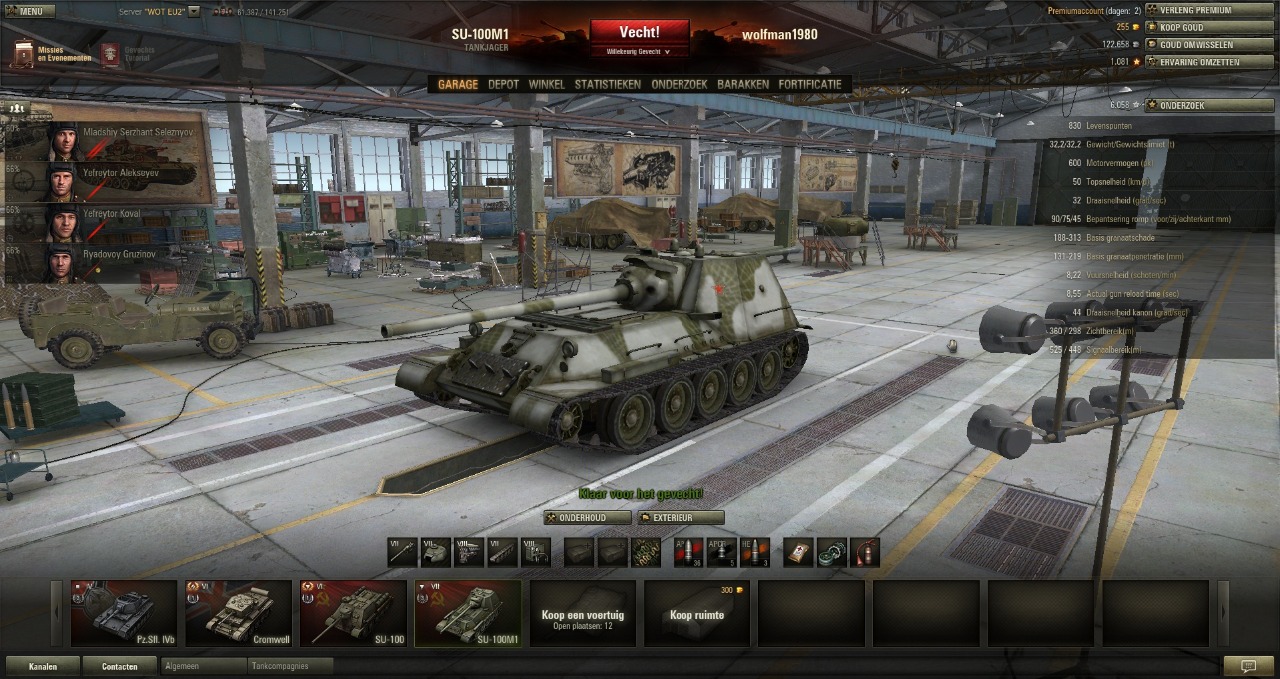Image resolution: width=1280 pixels, height=679 pixels.
Task: Open the Contacten contacts panel
Action: point(119,666)
